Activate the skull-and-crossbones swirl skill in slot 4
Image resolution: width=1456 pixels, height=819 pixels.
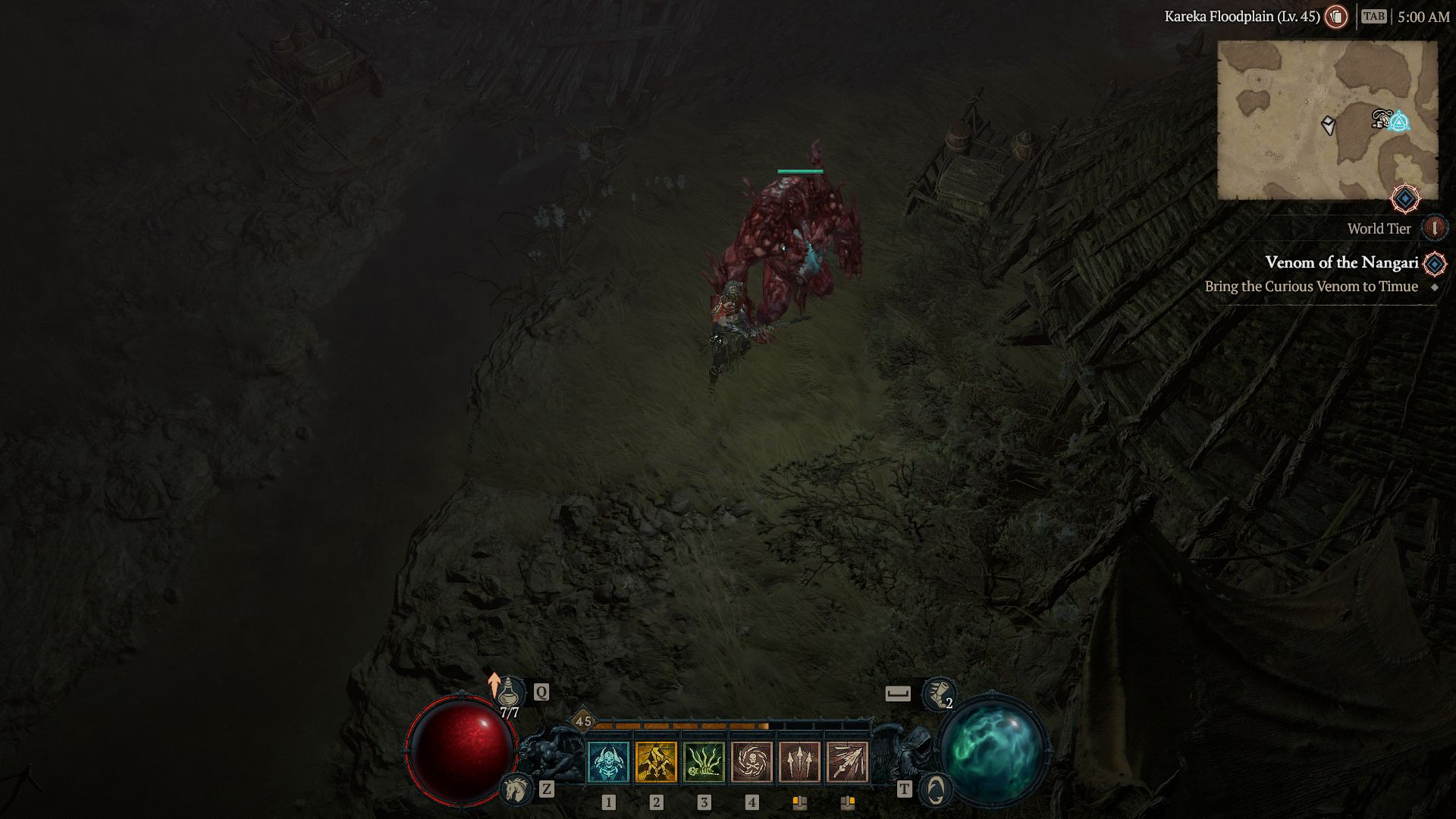point(752,761)
